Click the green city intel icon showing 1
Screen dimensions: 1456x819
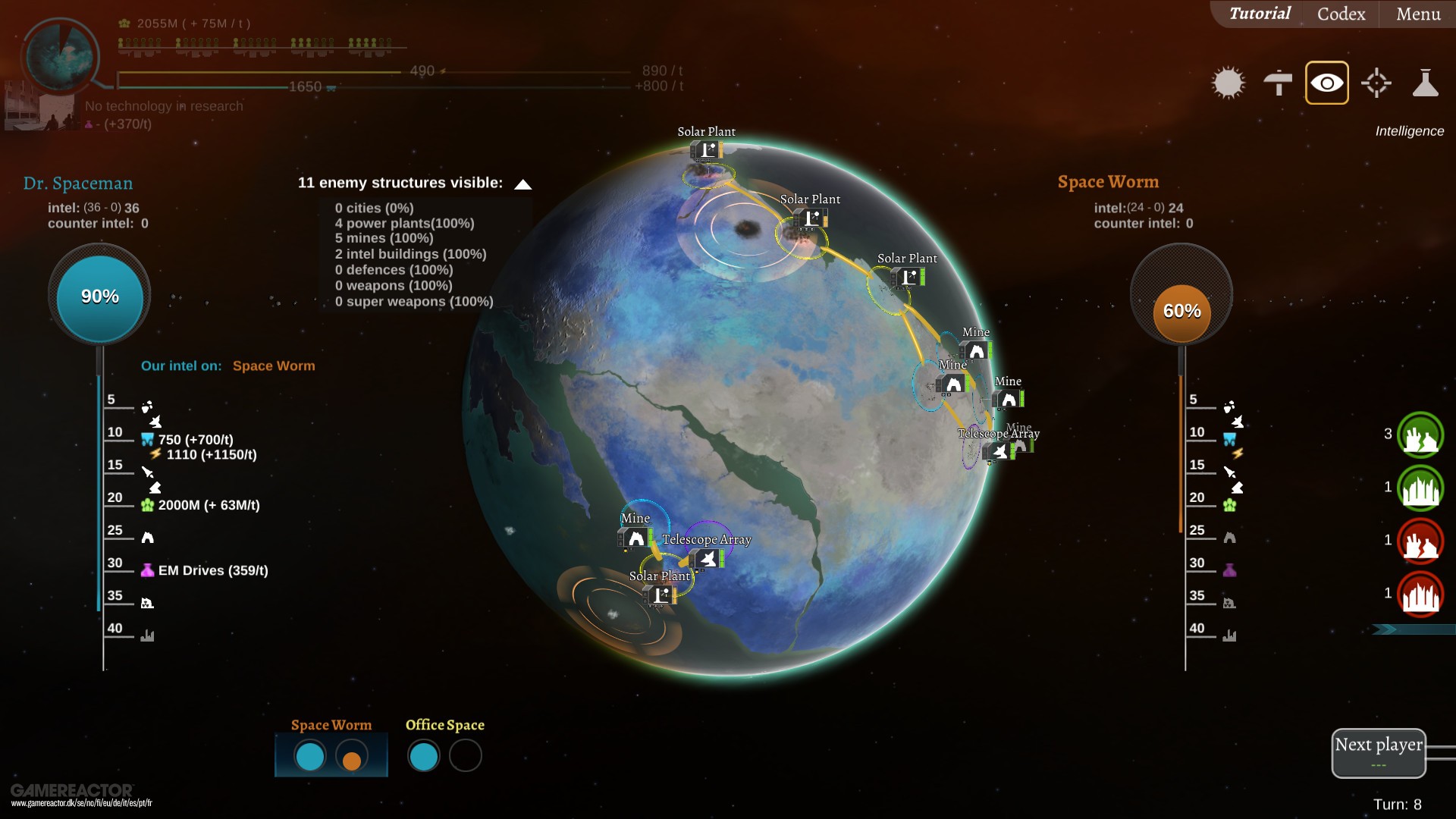[x=1420, y=488]
